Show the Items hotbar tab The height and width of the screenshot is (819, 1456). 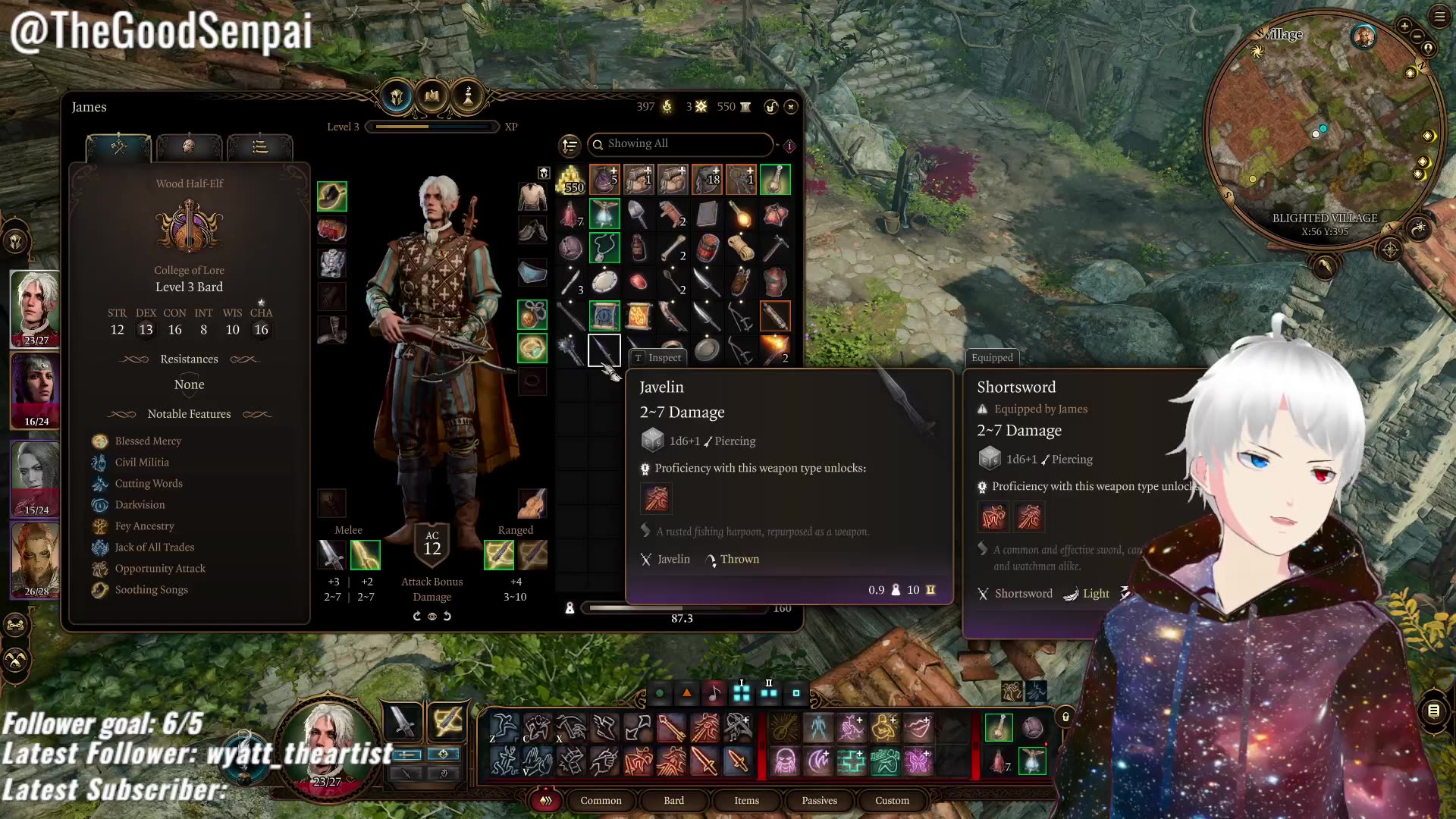(x=746, y=800)
